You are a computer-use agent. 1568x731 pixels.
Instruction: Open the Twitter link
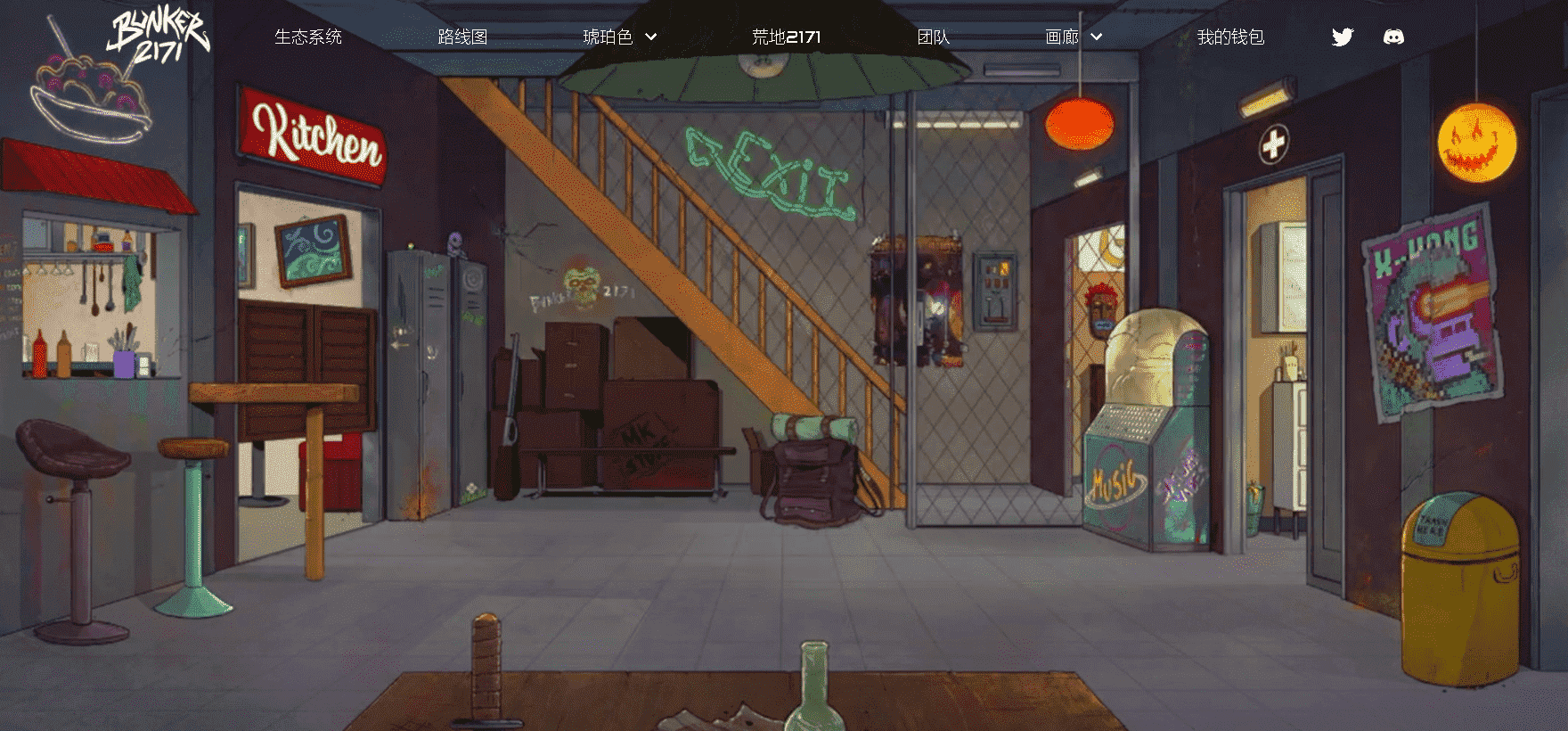pyautogui.click(x=1343, y=37)
